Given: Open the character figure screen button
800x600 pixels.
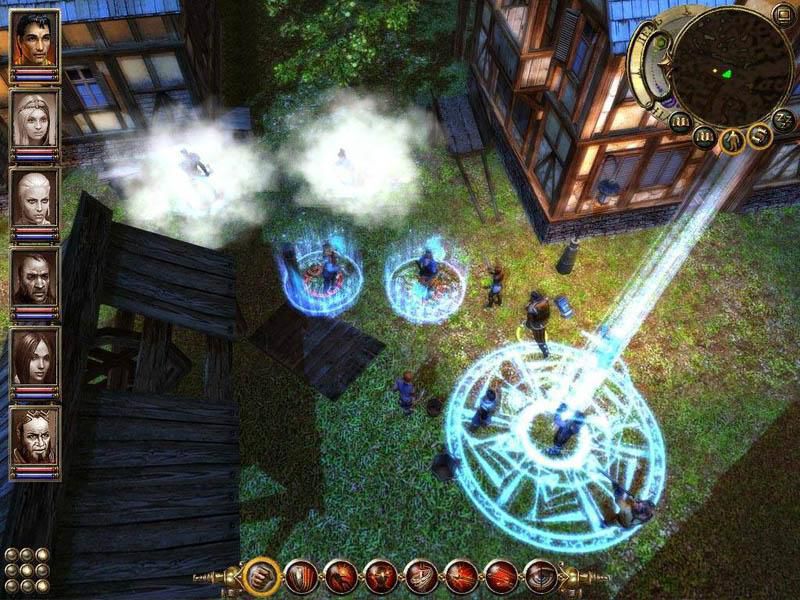Looking at the screenshot, I should point(732,140).
